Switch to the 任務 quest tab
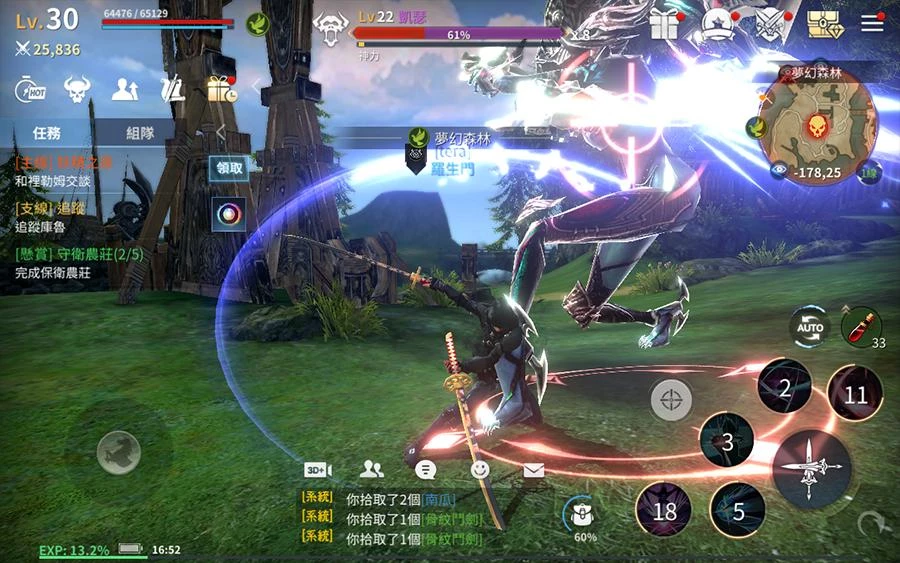Image resolution: width=900 pixels, height=563 pixels. click(47, 132)
